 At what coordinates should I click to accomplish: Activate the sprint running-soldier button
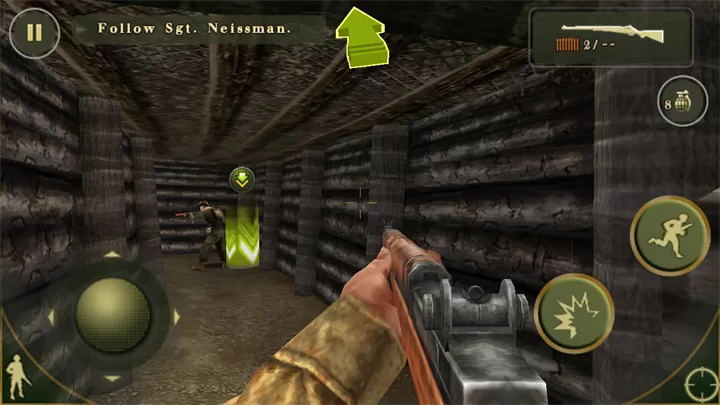click(669, 236)
